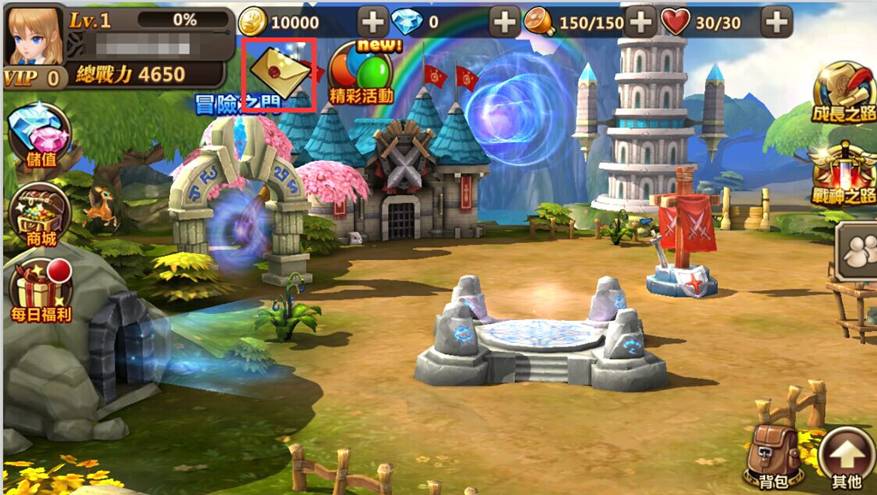Add hearts with the heart plus button
This screenshot has width=877, height=495.
pos(775,21)
